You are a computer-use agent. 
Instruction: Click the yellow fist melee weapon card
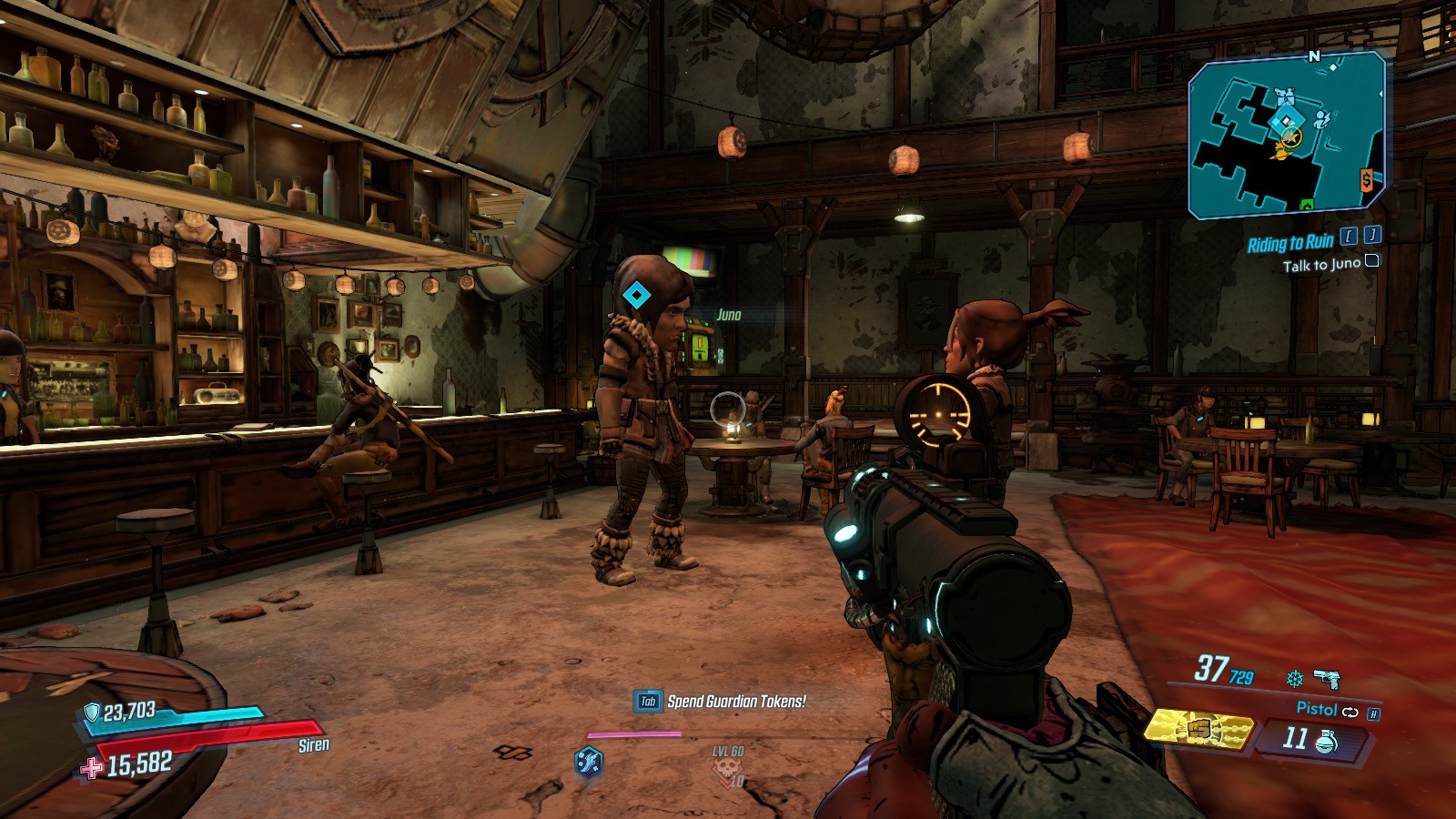click(x=1198, y=730)
